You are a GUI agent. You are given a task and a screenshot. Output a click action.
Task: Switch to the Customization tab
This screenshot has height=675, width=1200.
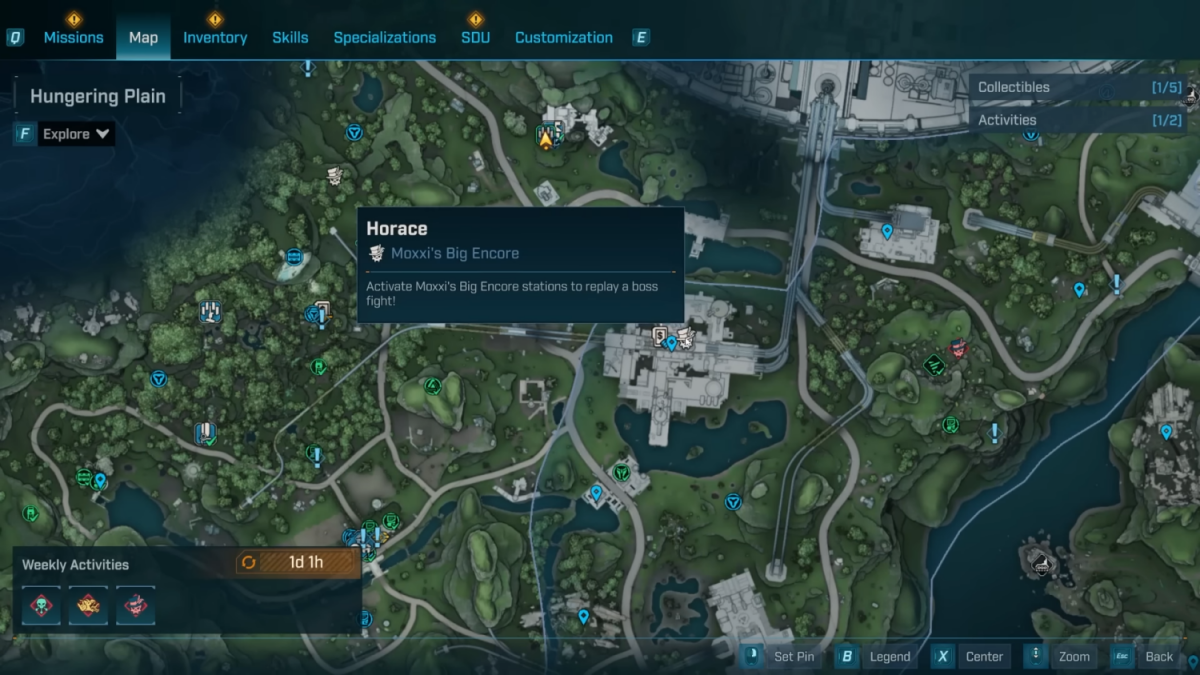[x=563, y=38]
